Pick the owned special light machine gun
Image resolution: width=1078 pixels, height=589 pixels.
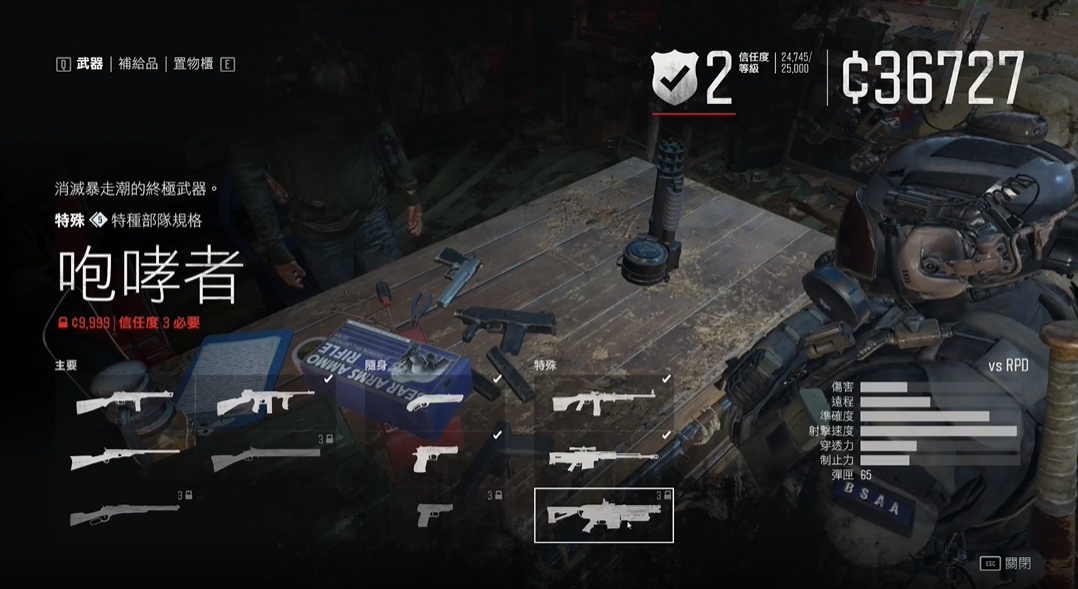coord(604,402)
